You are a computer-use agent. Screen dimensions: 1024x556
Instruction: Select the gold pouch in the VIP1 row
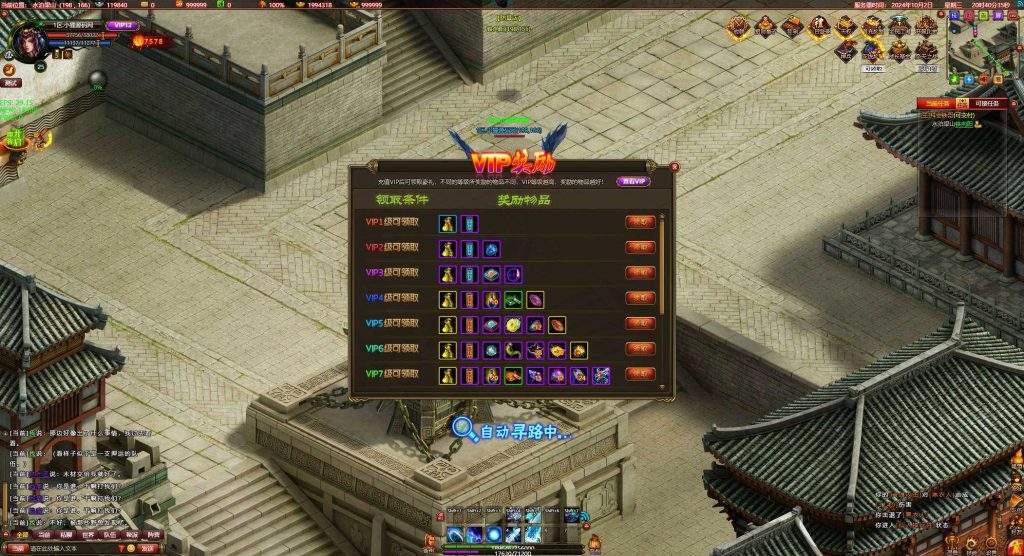tap(448, 222)
